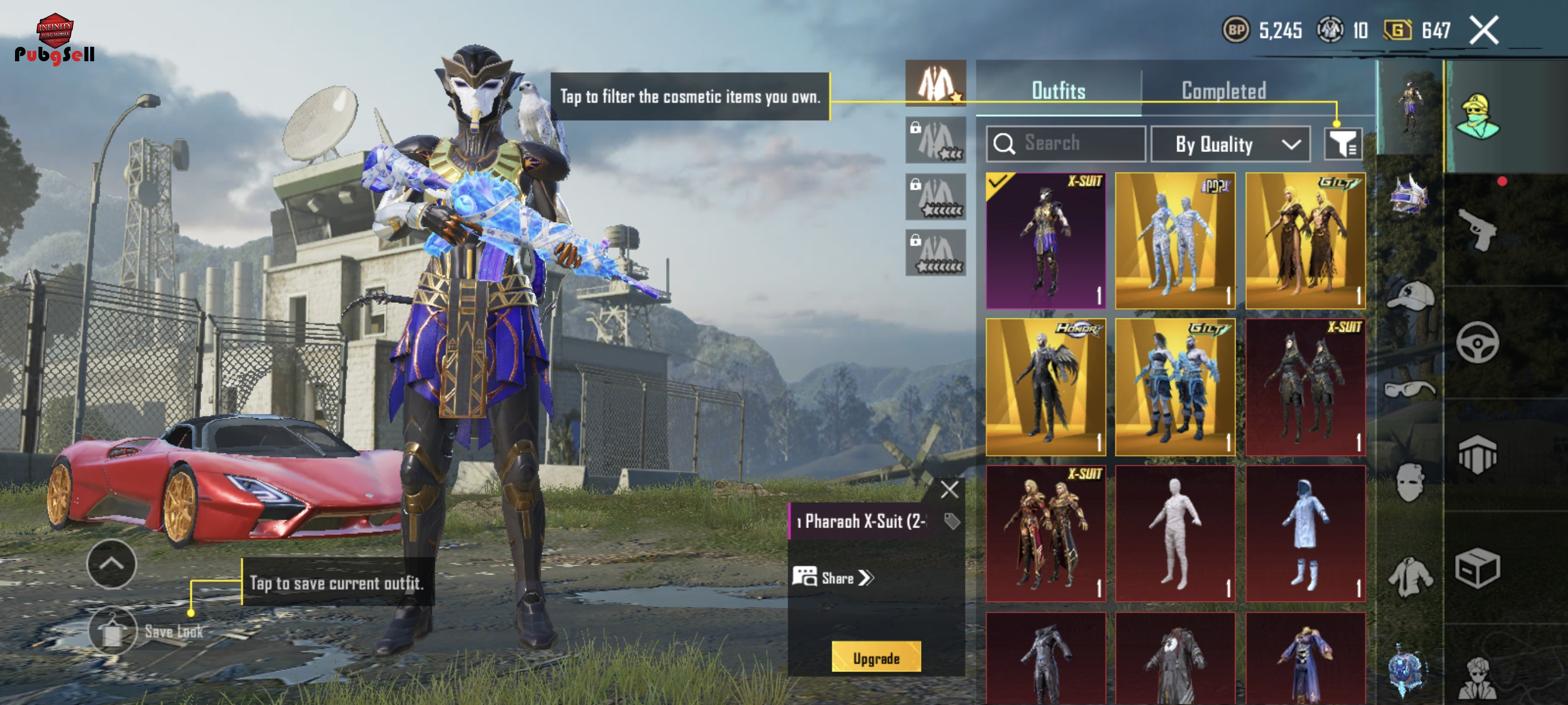Screen dimensions: 1568x705
Task: Open the pistol weapons category
Action: coord(1477,230)
